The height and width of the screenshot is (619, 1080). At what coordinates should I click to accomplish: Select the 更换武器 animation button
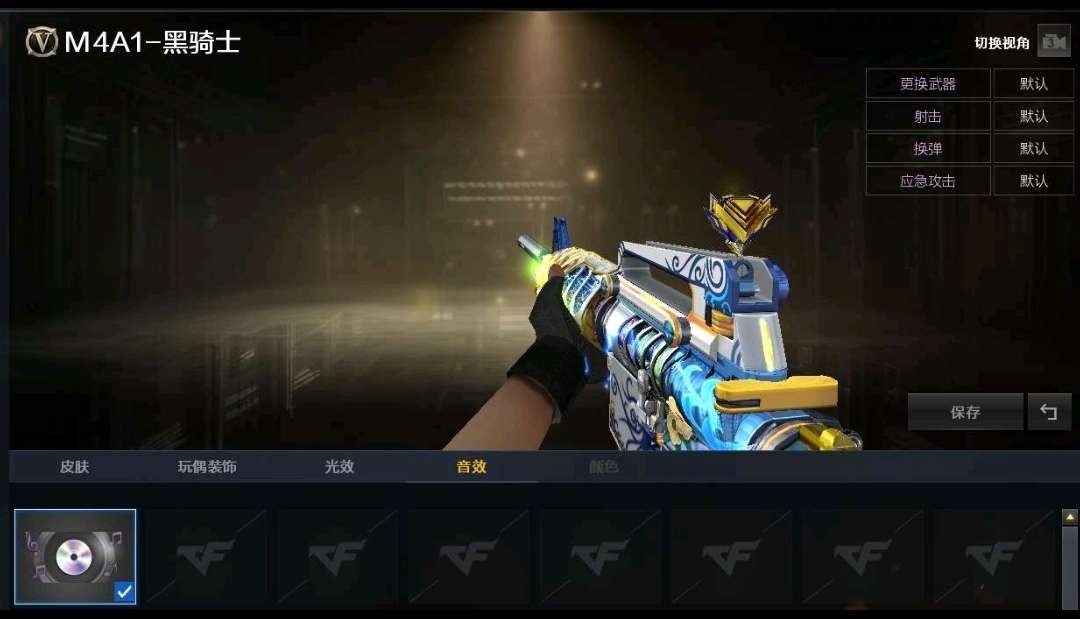(x=927, y=84)
